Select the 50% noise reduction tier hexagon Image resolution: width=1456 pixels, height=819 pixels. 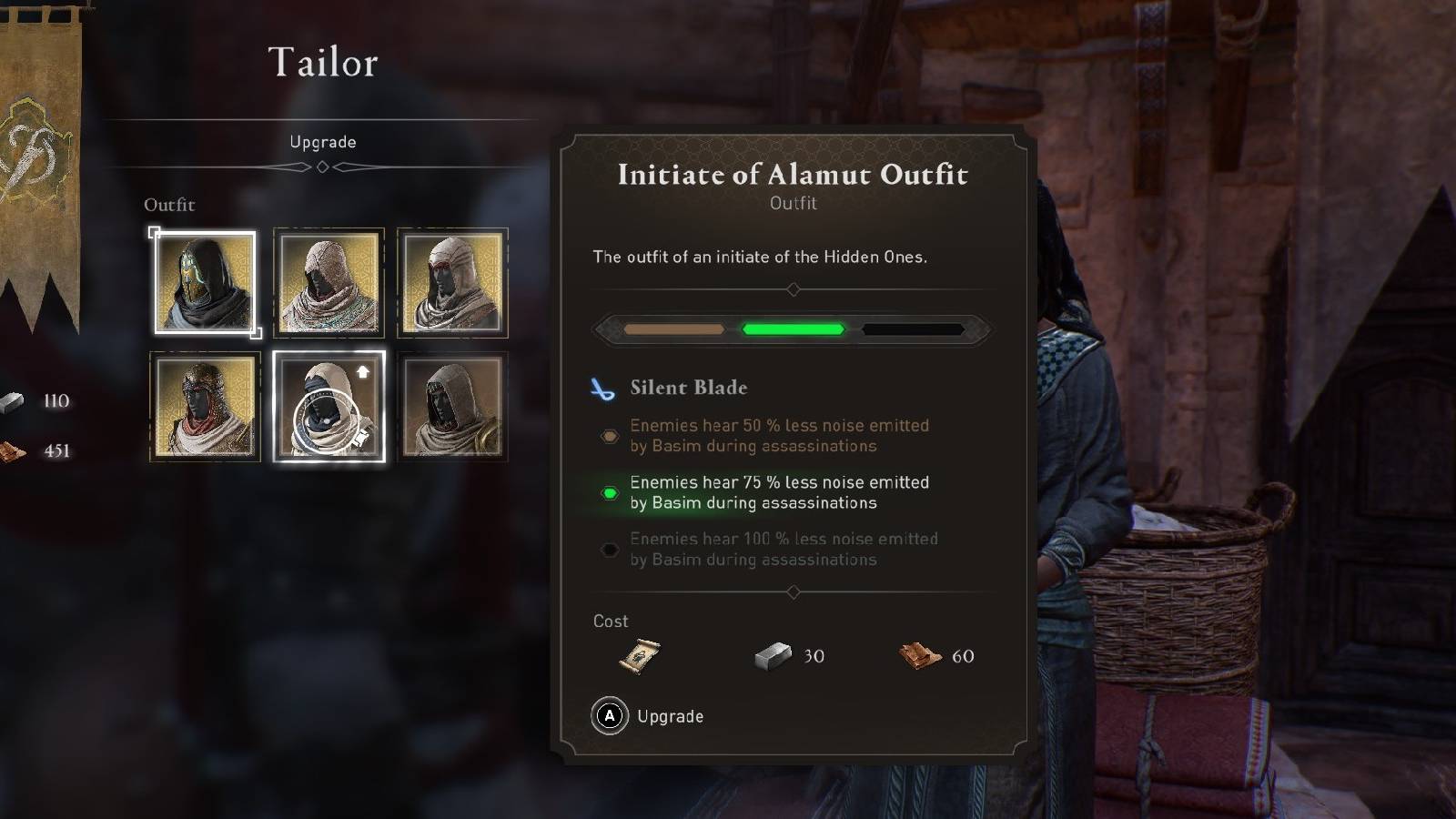point(608,436)
